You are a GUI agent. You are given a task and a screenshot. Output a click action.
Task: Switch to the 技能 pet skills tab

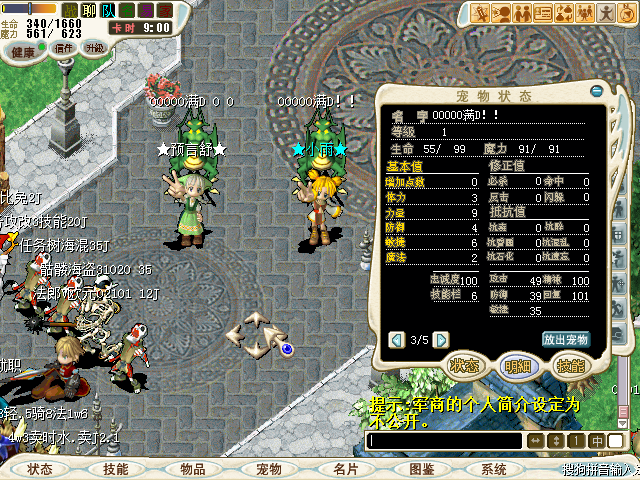(x=570, y=366)
